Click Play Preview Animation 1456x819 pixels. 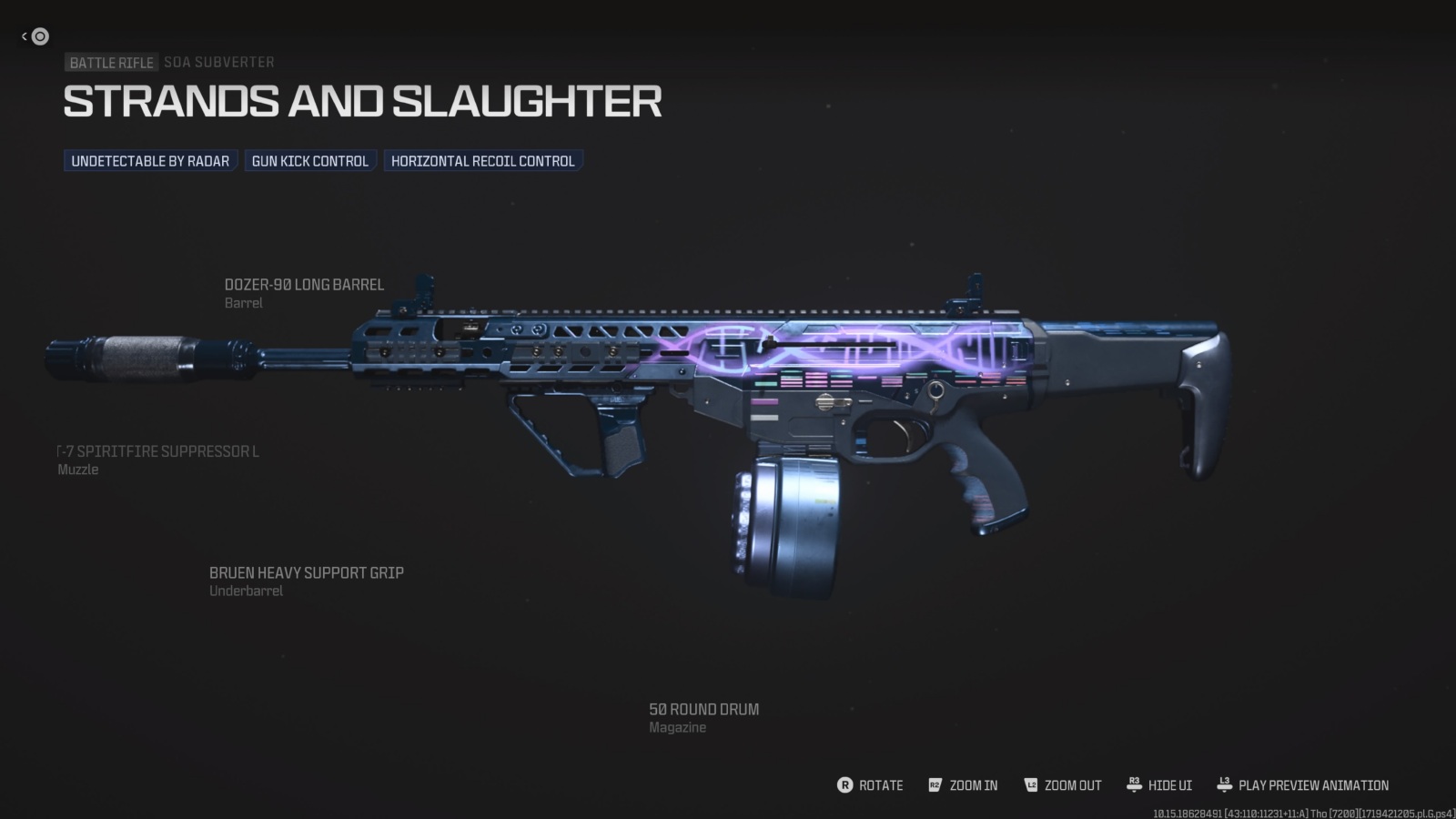tap(1313, 785)
